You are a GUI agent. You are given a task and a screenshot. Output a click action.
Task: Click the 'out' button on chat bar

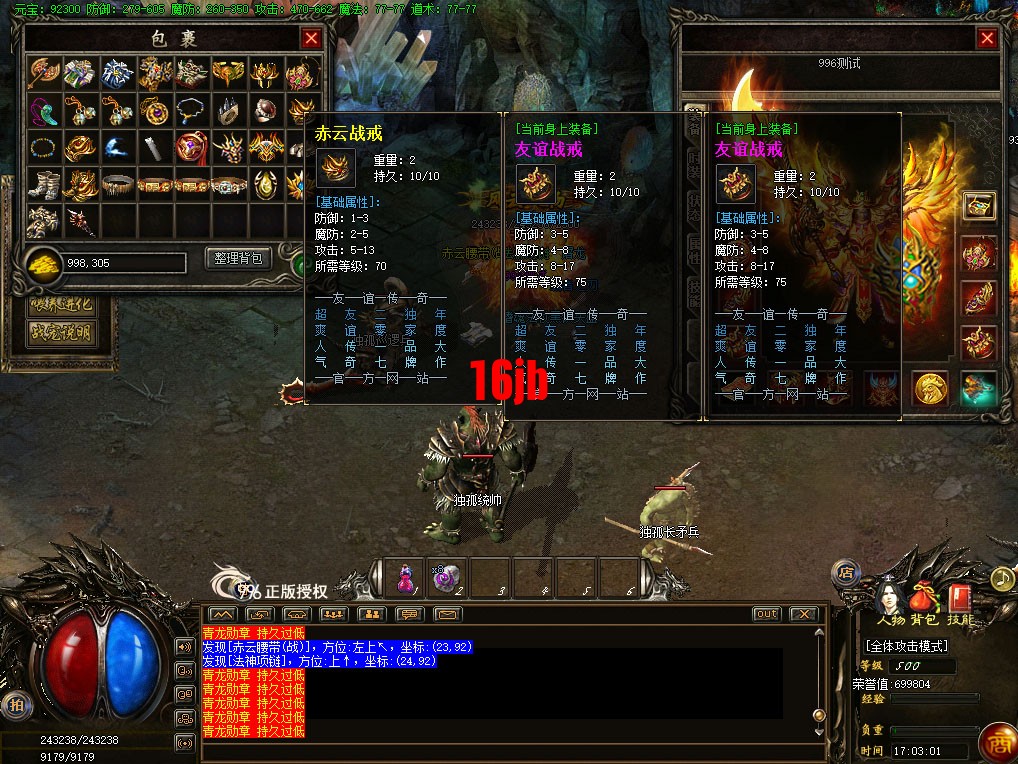[x=767, y=613]
